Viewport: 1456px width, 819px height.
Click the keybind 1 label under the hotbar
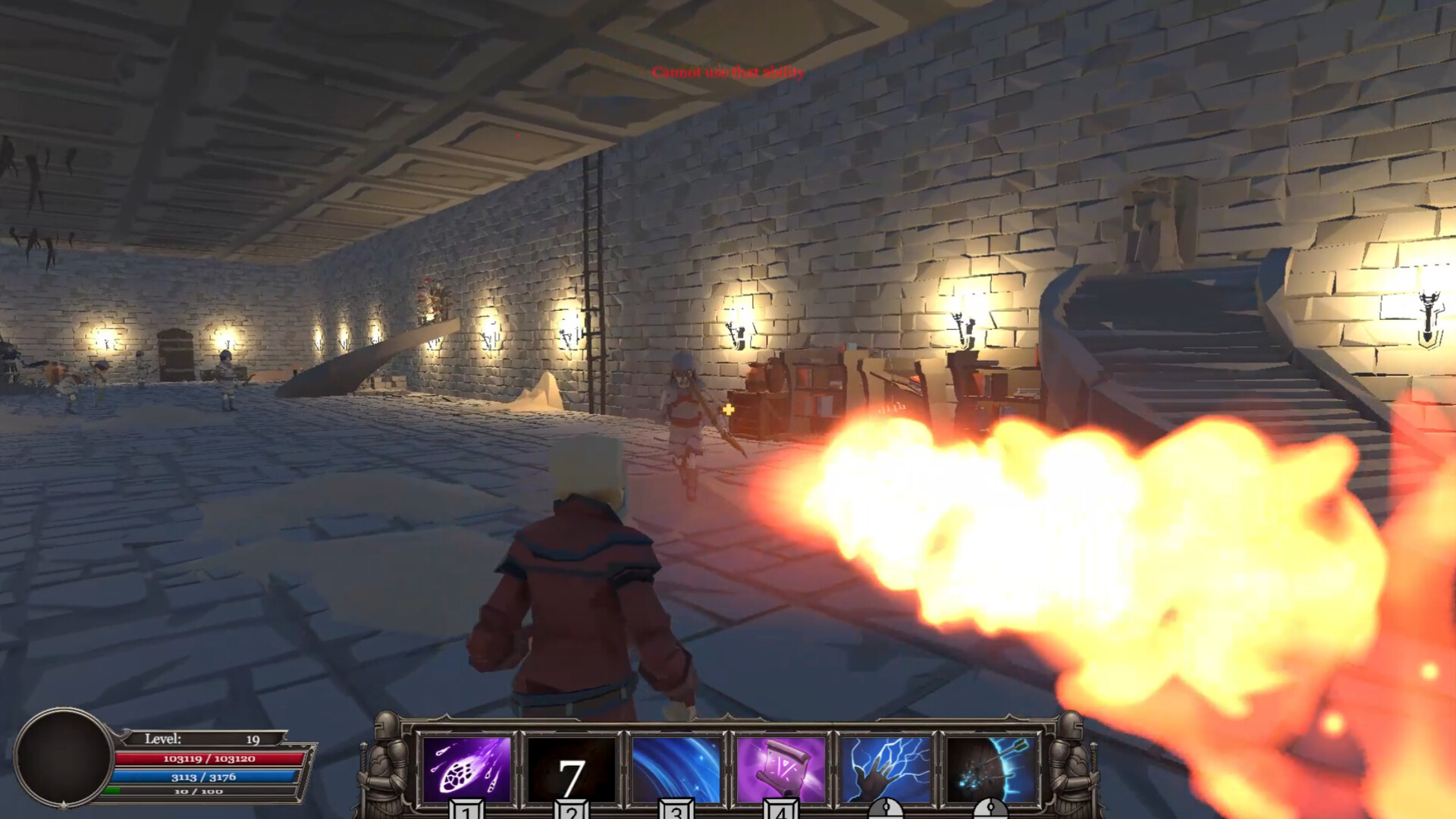tap(465, 811)
